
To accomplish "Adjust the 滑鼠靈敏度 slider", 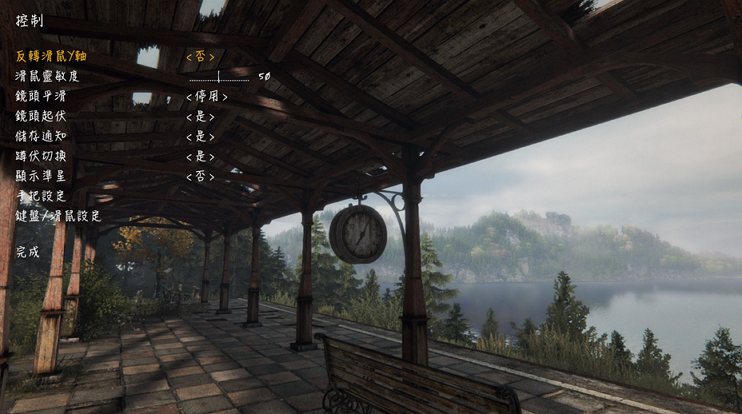I will coord(219,76).
